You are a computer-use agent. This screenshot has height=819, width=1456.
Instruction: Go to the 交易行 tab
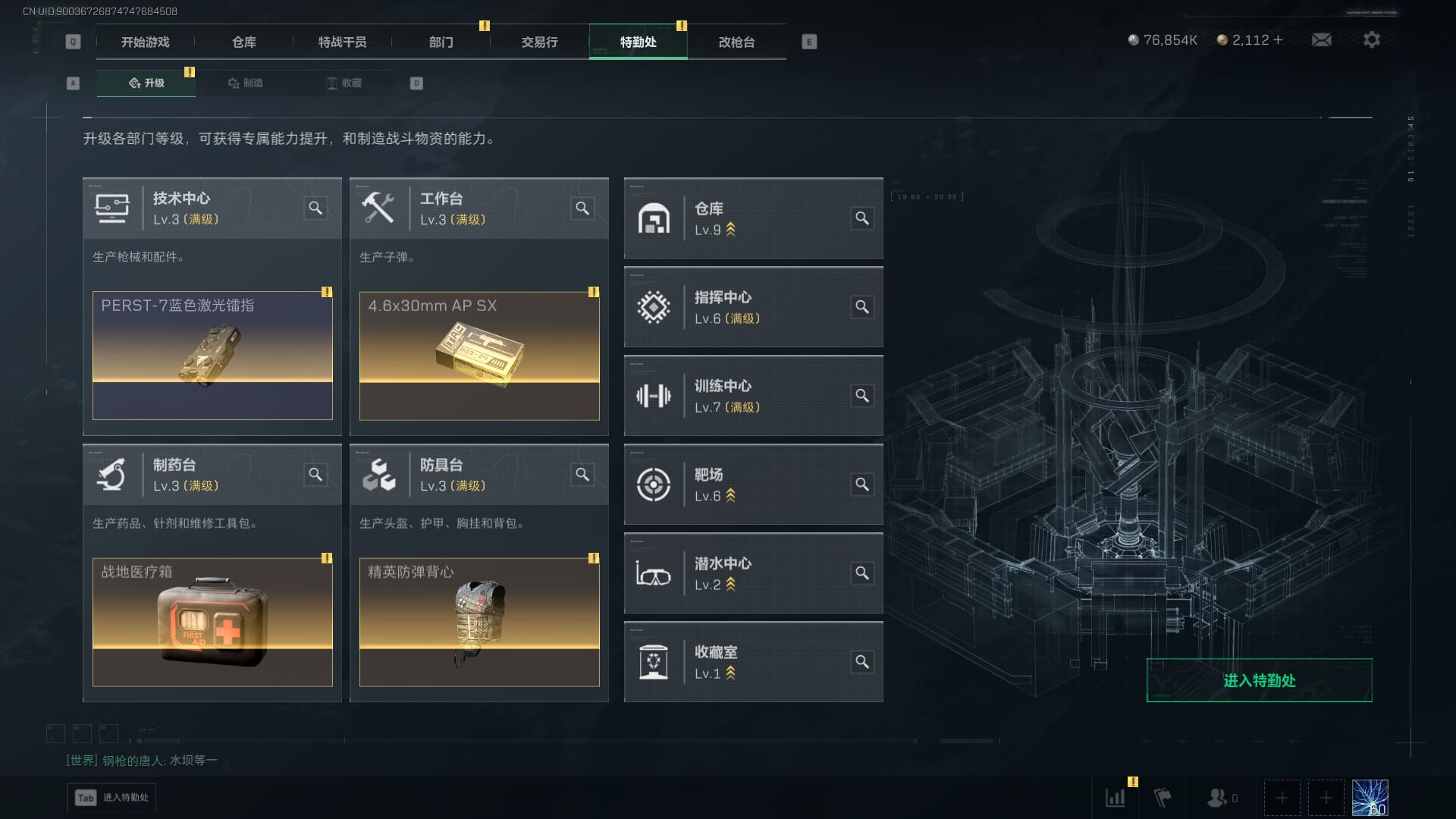[x=539, y=42]
